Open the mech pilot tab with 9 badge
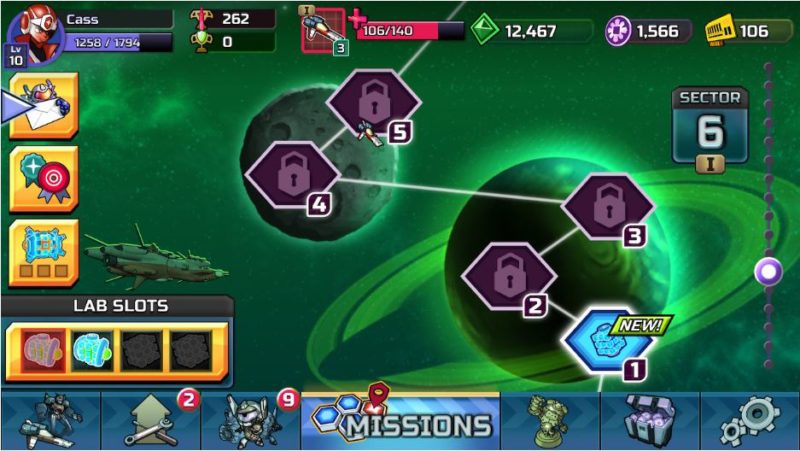The image size is (800, 451). [x=250, y=421]
